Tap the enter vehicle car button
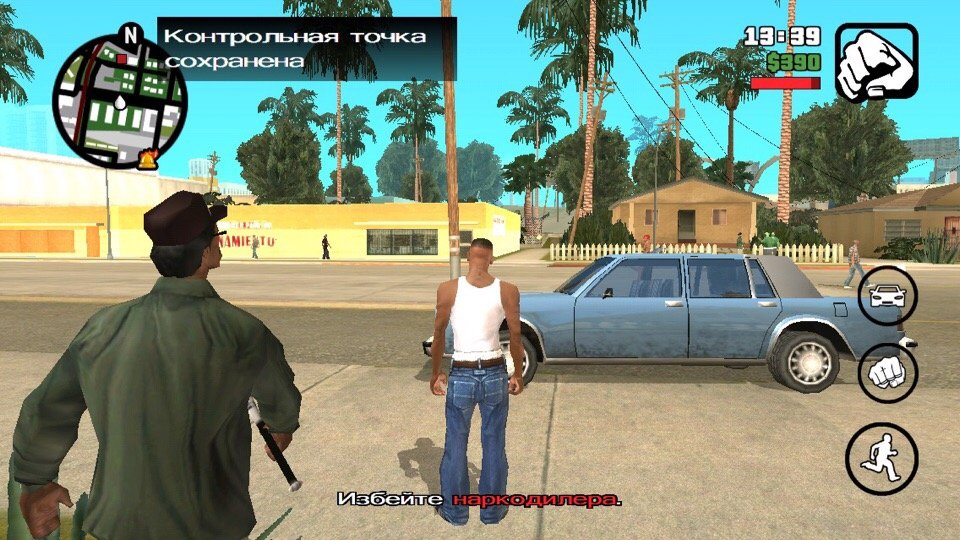 pyautogui.click(x=887, y=296)
